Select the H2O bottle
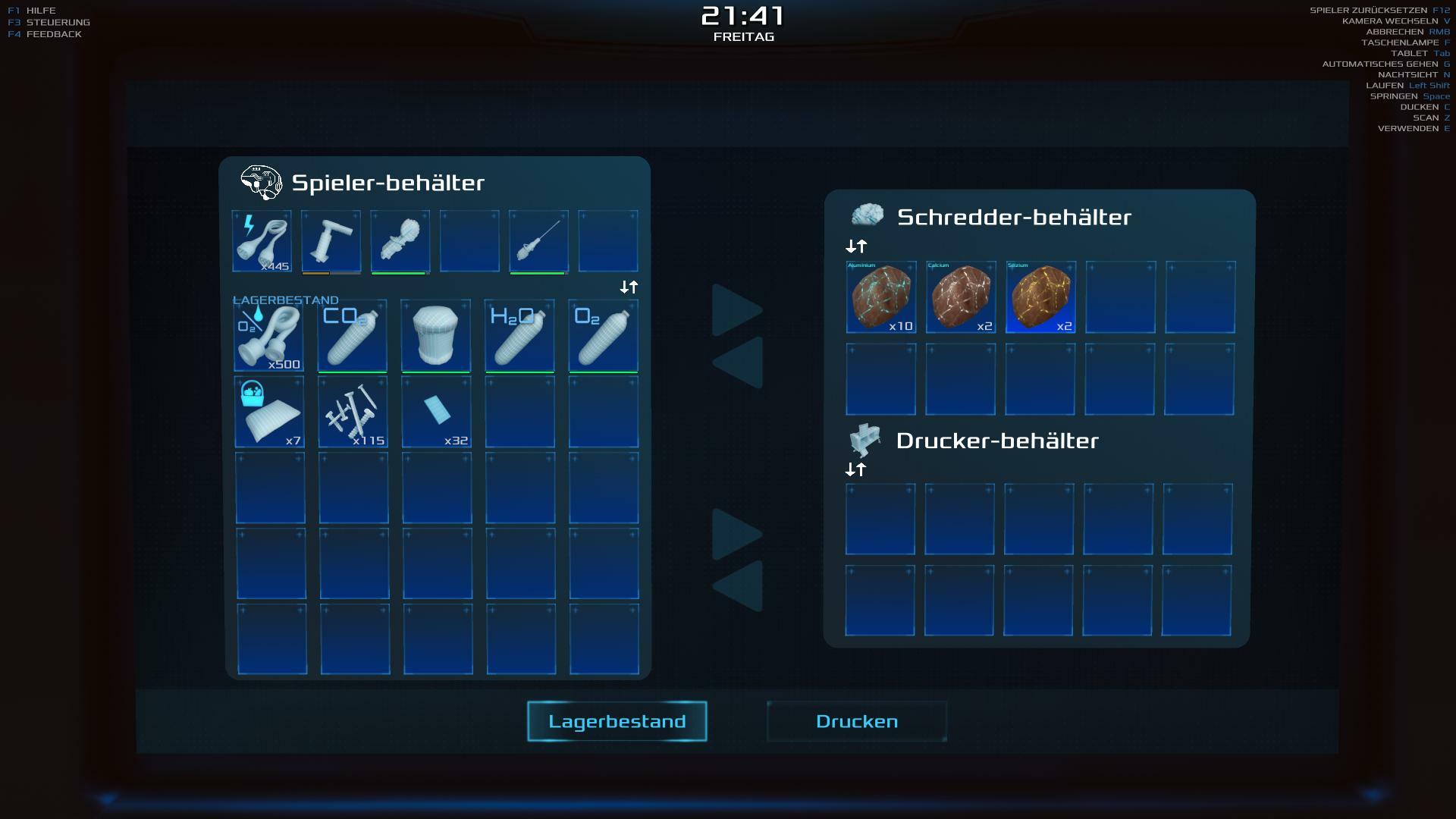Viewport: 1456px width, 819px height. (519, 335)
